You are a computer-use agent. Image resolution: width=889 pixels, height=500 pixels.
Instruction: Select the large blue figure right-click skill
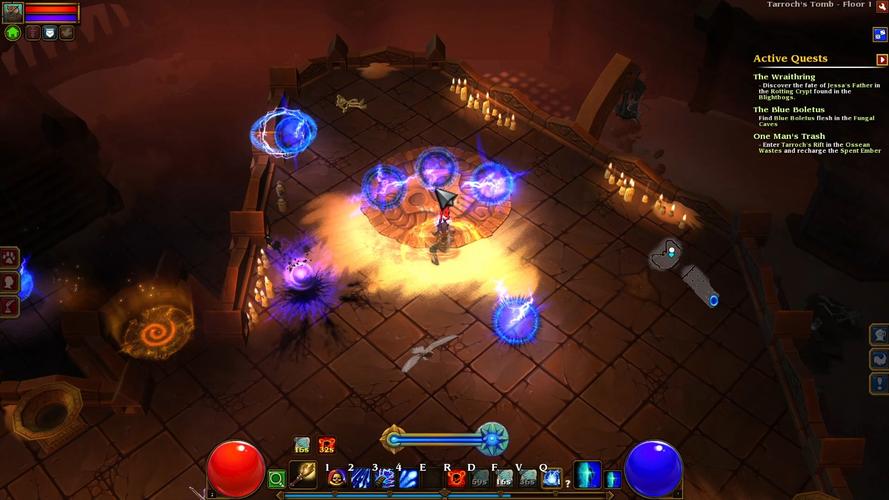click(x=587, y=475)
